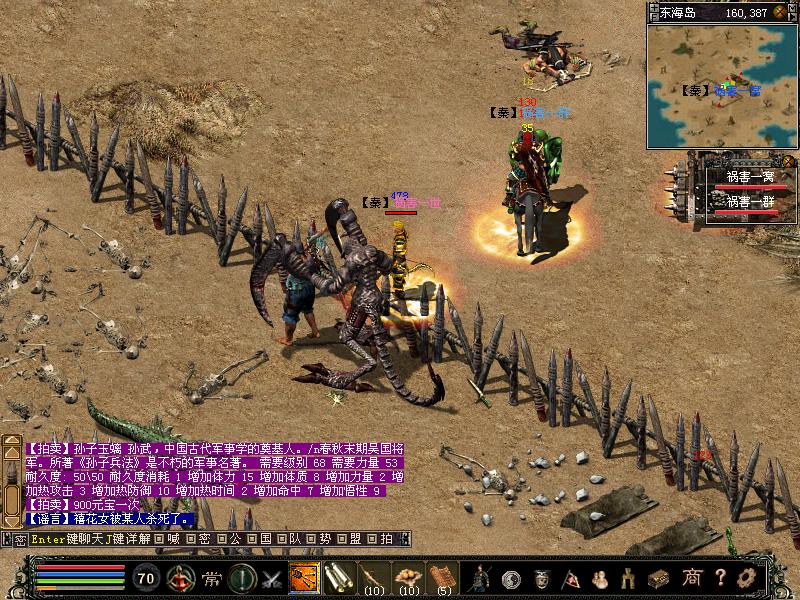Click the 常 mode button
The width and height of the screenshot is (800, 600).
point(212,578)
